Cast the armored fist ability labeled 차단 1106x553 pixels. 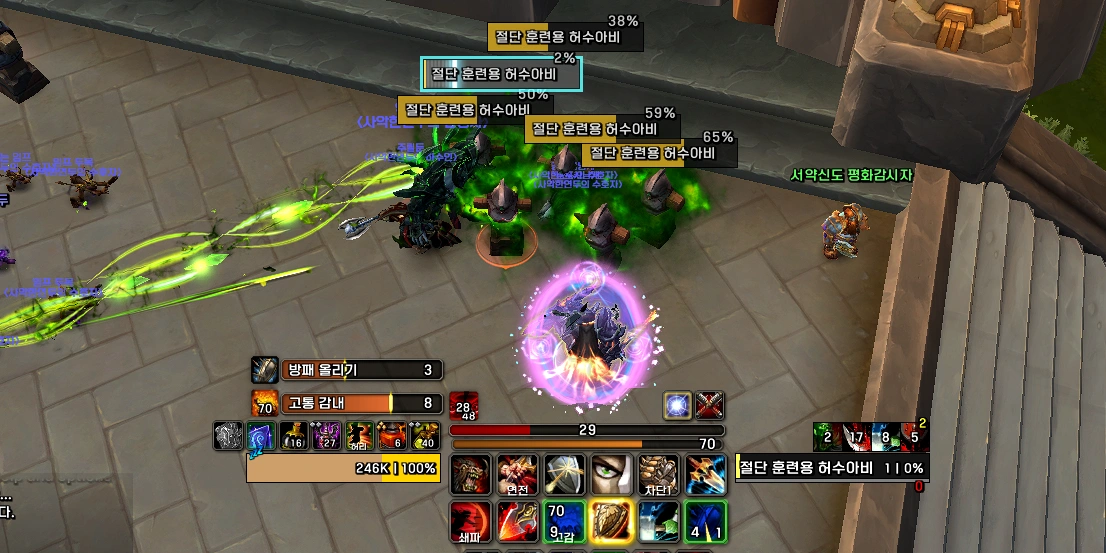point(657,474)
